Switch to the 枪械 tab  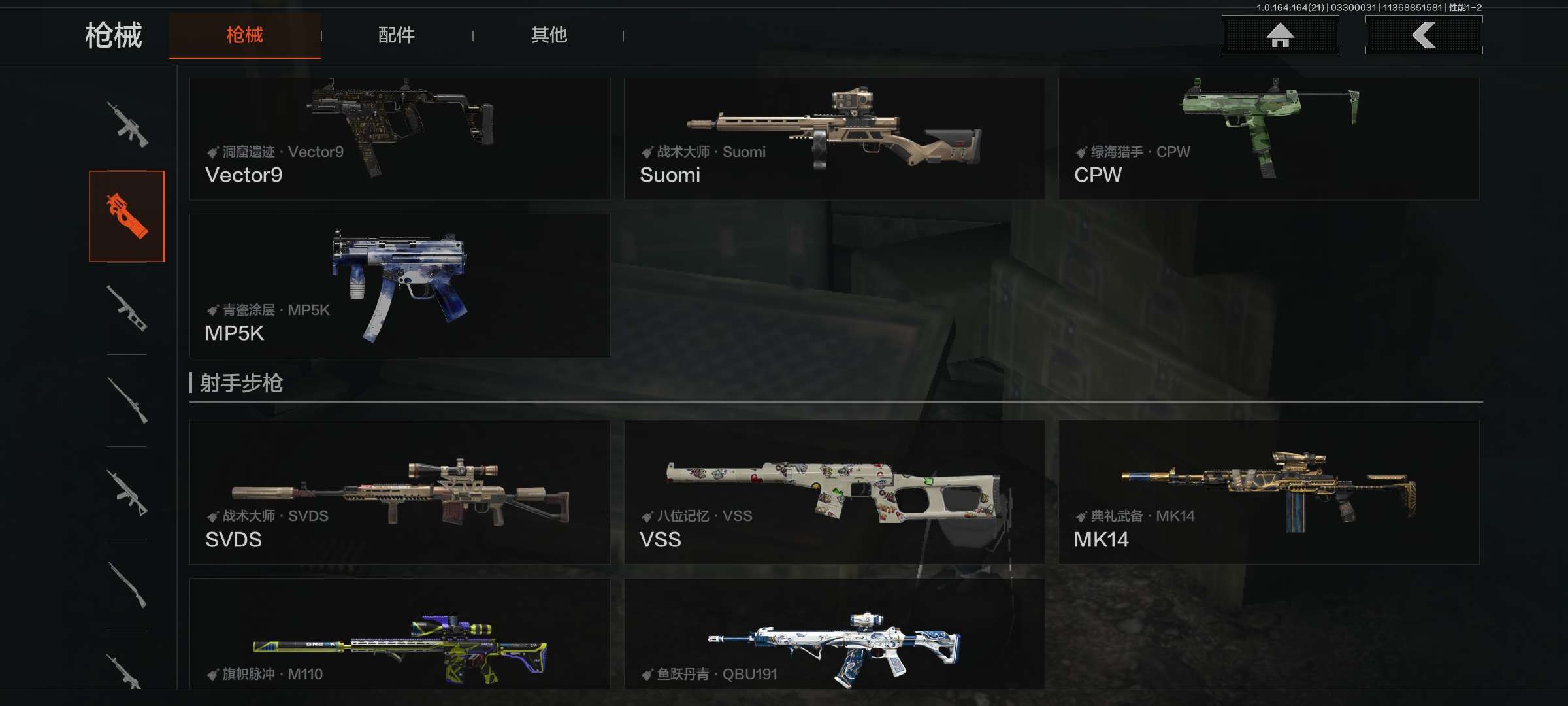tap(244, 35)
